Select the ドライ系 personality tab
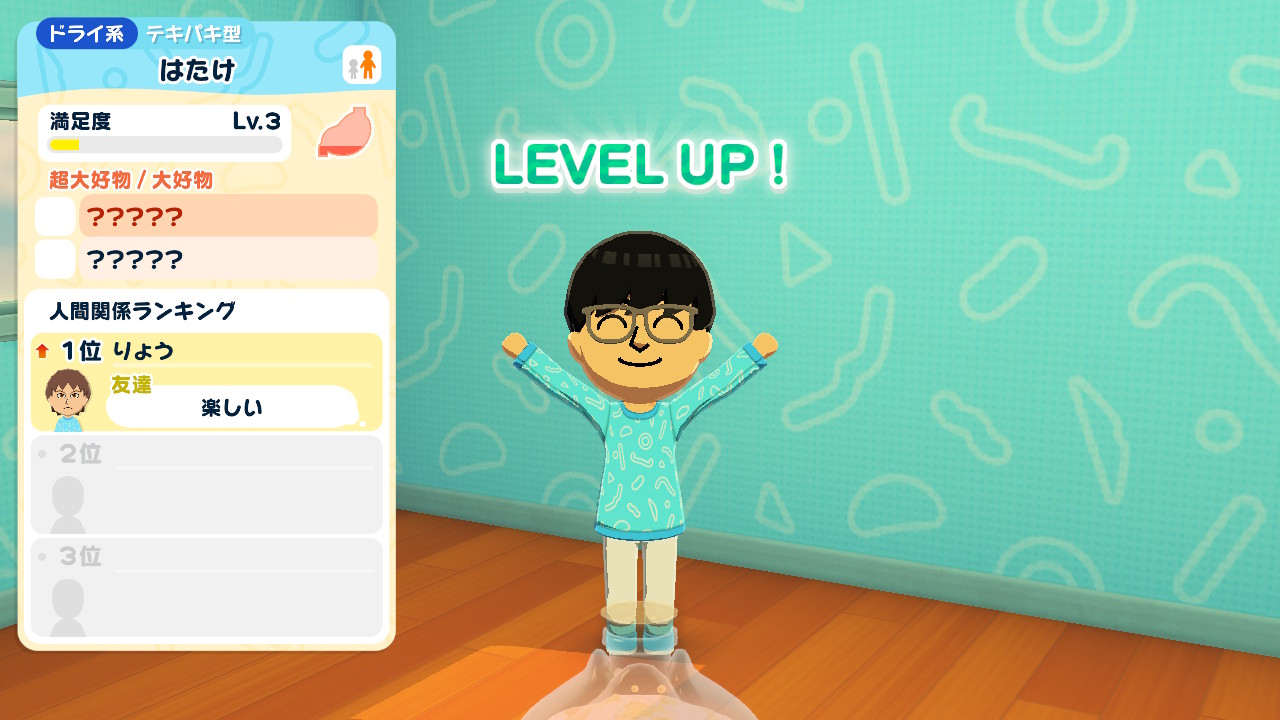Image resolution: width=1280 pixels, height=720 pixels. (85, 32)
